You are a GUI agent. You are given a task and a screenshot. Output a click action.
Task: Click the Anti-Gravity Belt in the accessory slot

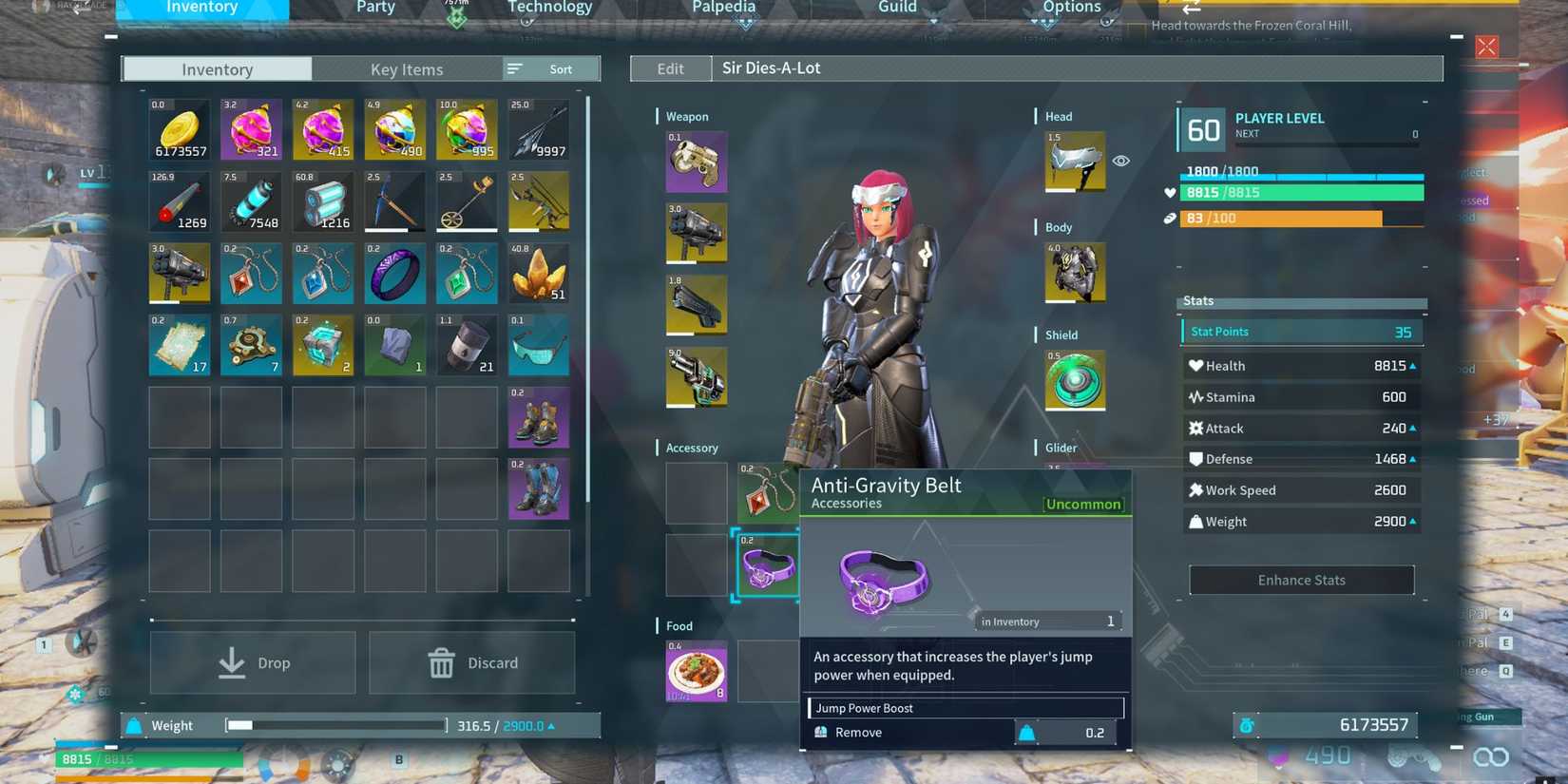click(x=768, y=564)
